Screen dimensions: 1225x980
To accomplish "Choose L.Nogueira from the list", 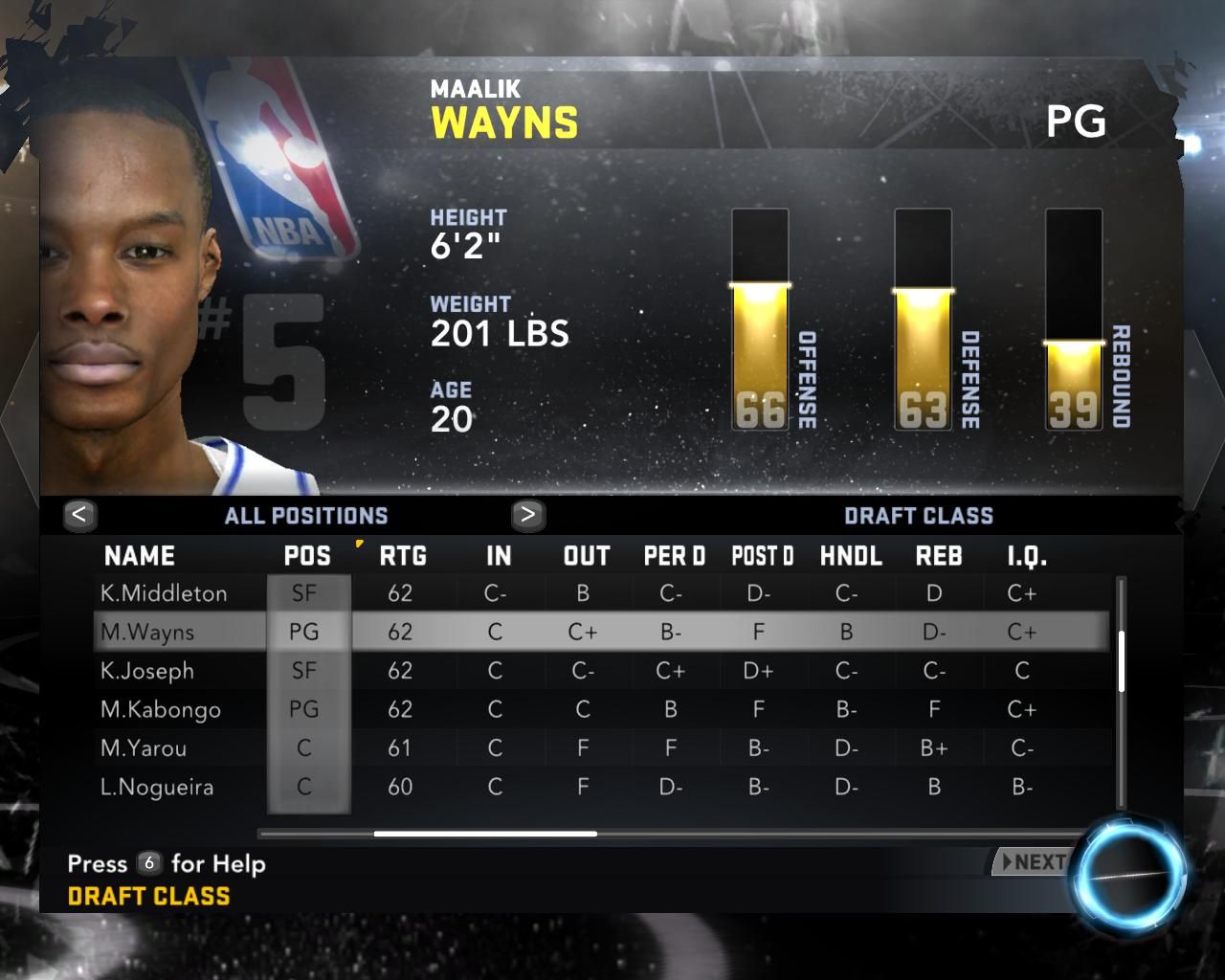I will click(x=157, y=787).
